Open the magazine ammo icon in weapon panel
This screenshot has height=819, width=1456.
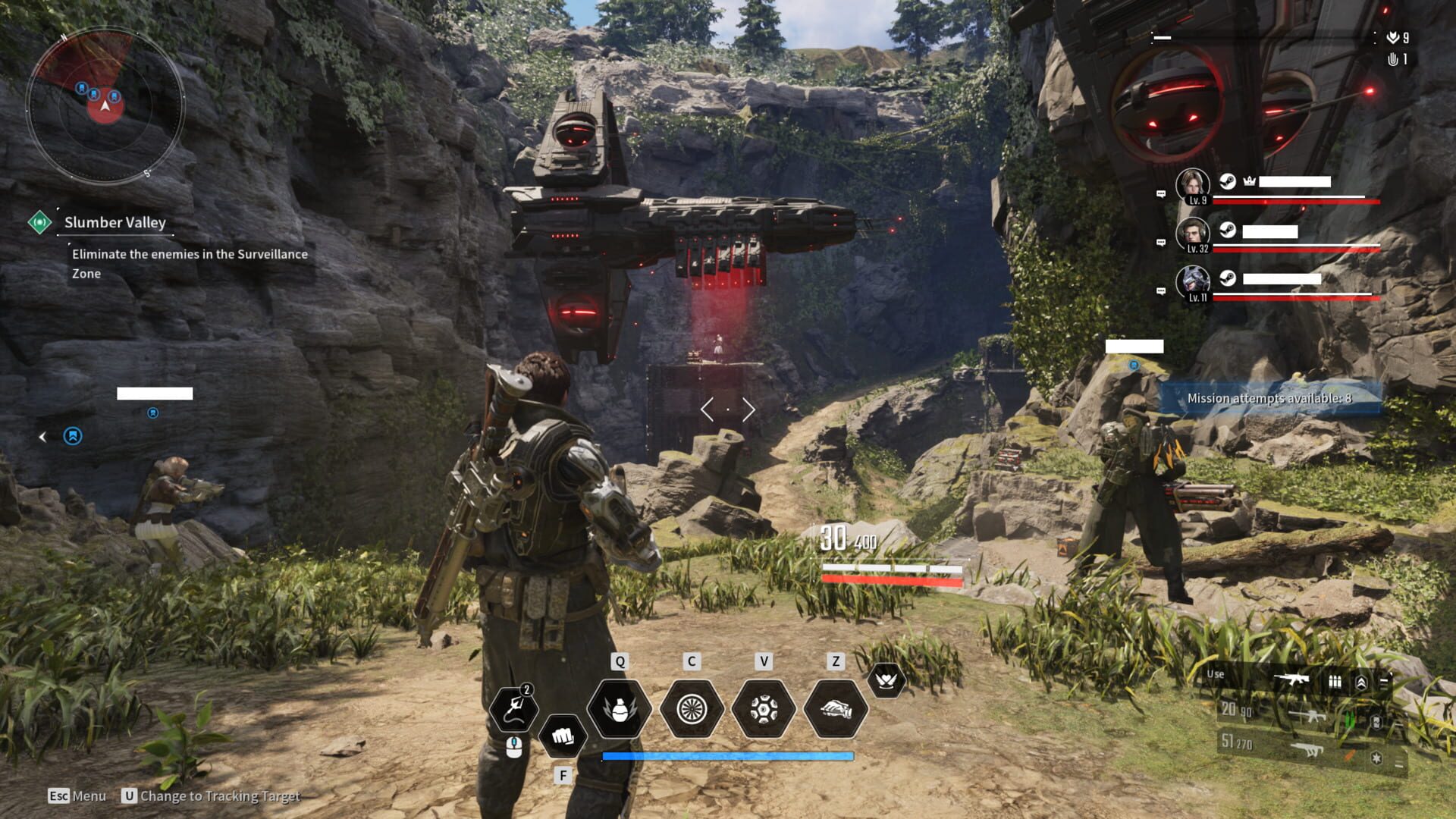click(x=1335, y=682)
